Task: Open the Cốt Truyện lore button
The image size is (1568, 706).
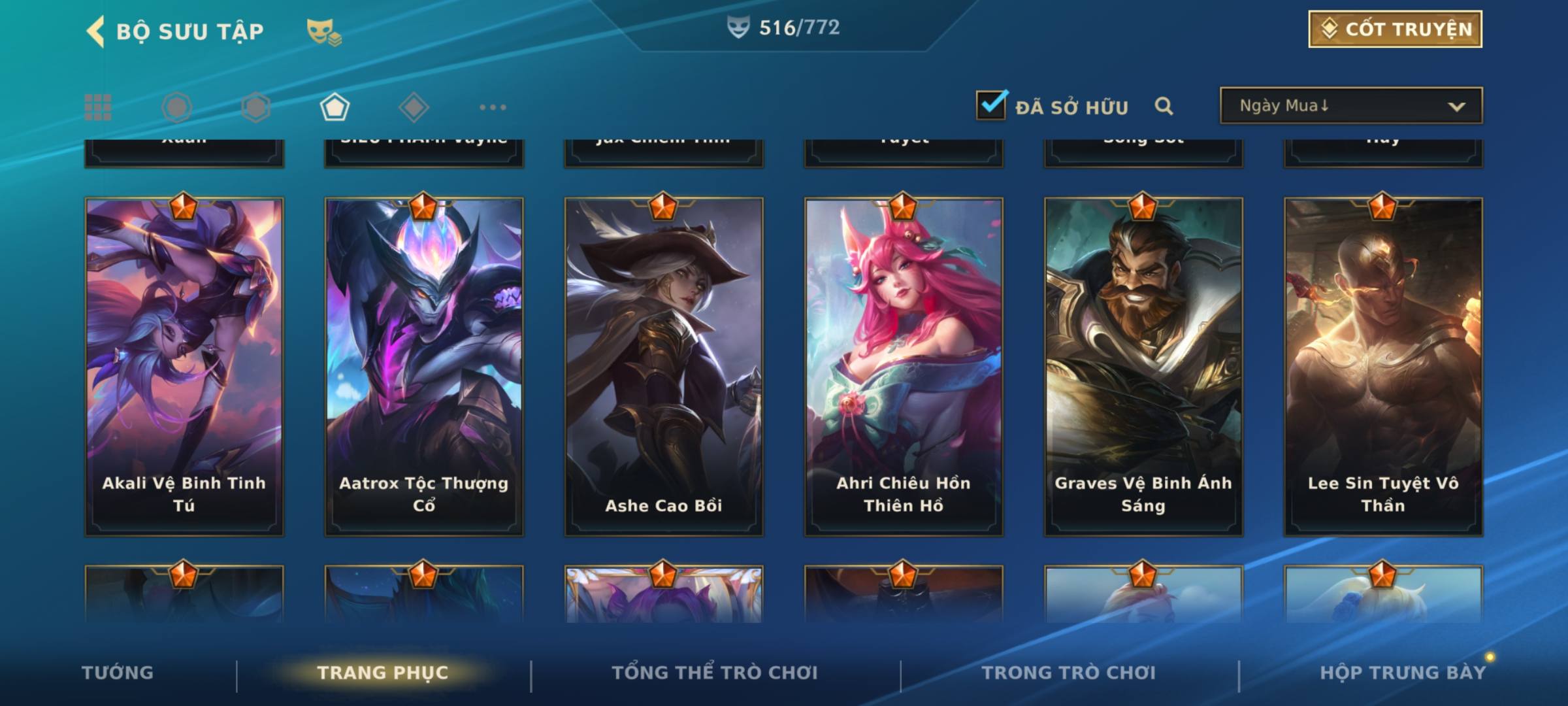Action: (1395, 29)
